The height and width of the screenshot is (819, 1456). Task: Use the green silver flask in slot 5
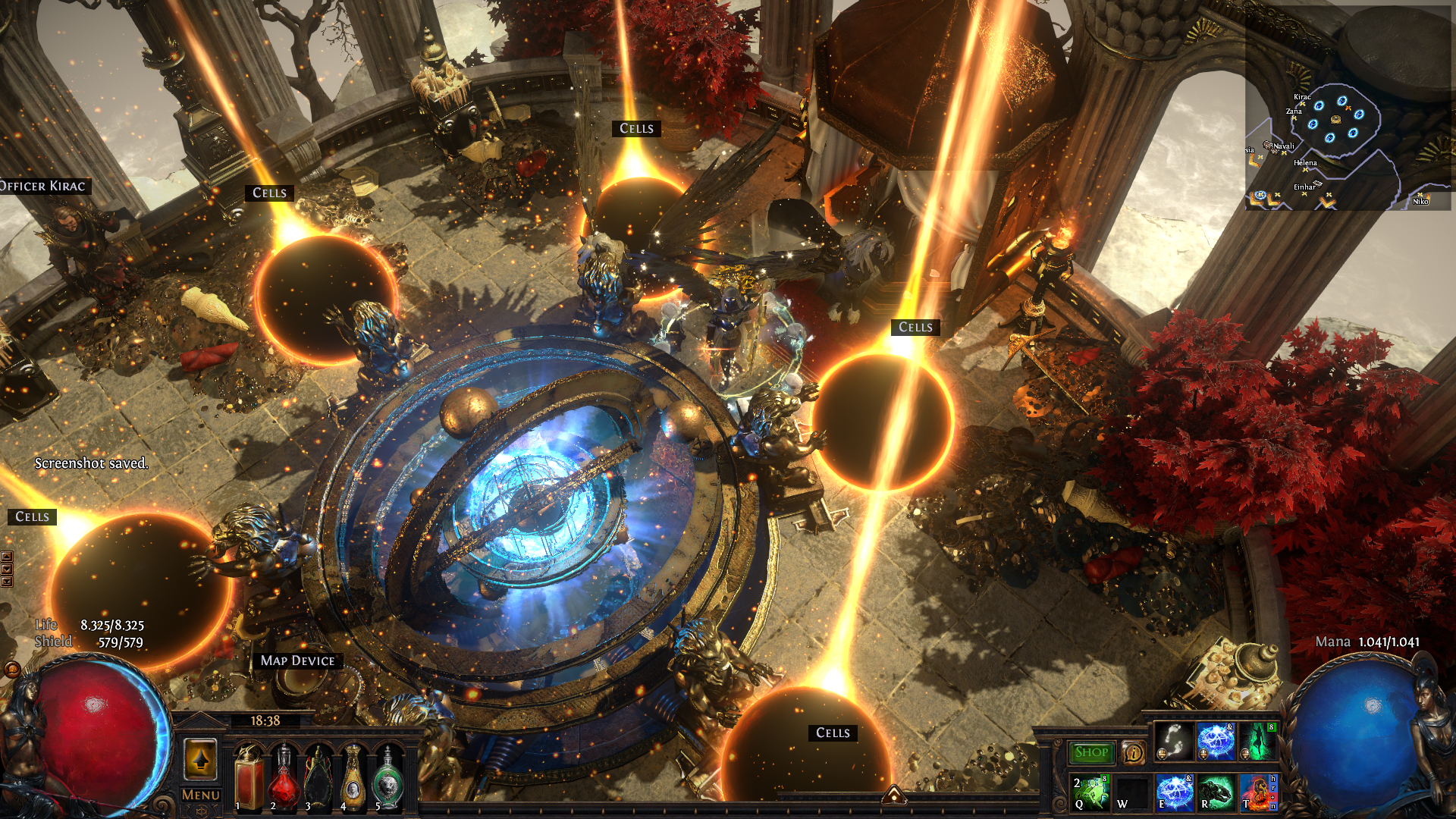point(388,777)
